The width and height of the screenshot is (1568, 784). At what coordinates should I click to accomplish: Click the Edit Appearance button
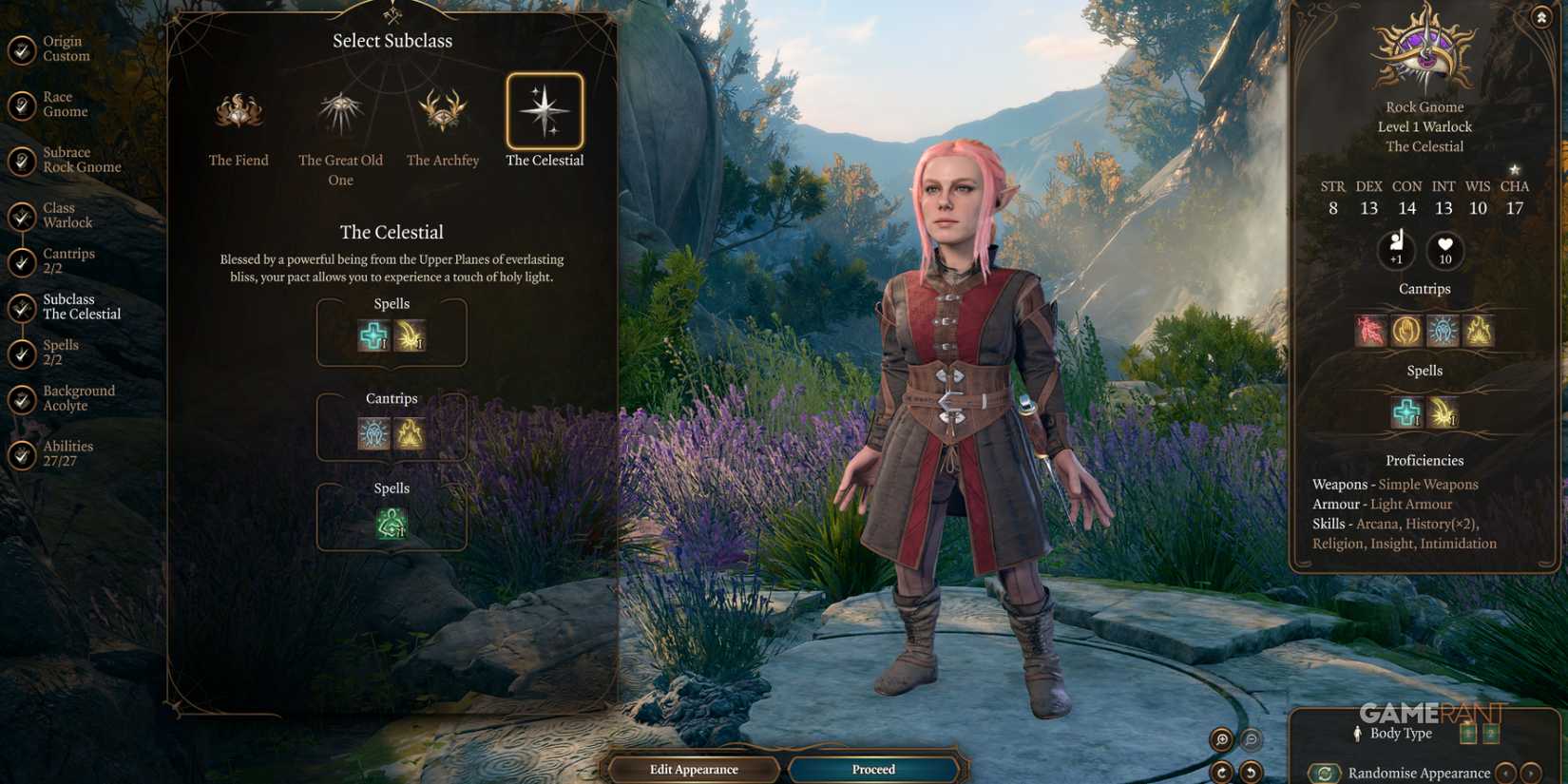(x=695, y=769)
